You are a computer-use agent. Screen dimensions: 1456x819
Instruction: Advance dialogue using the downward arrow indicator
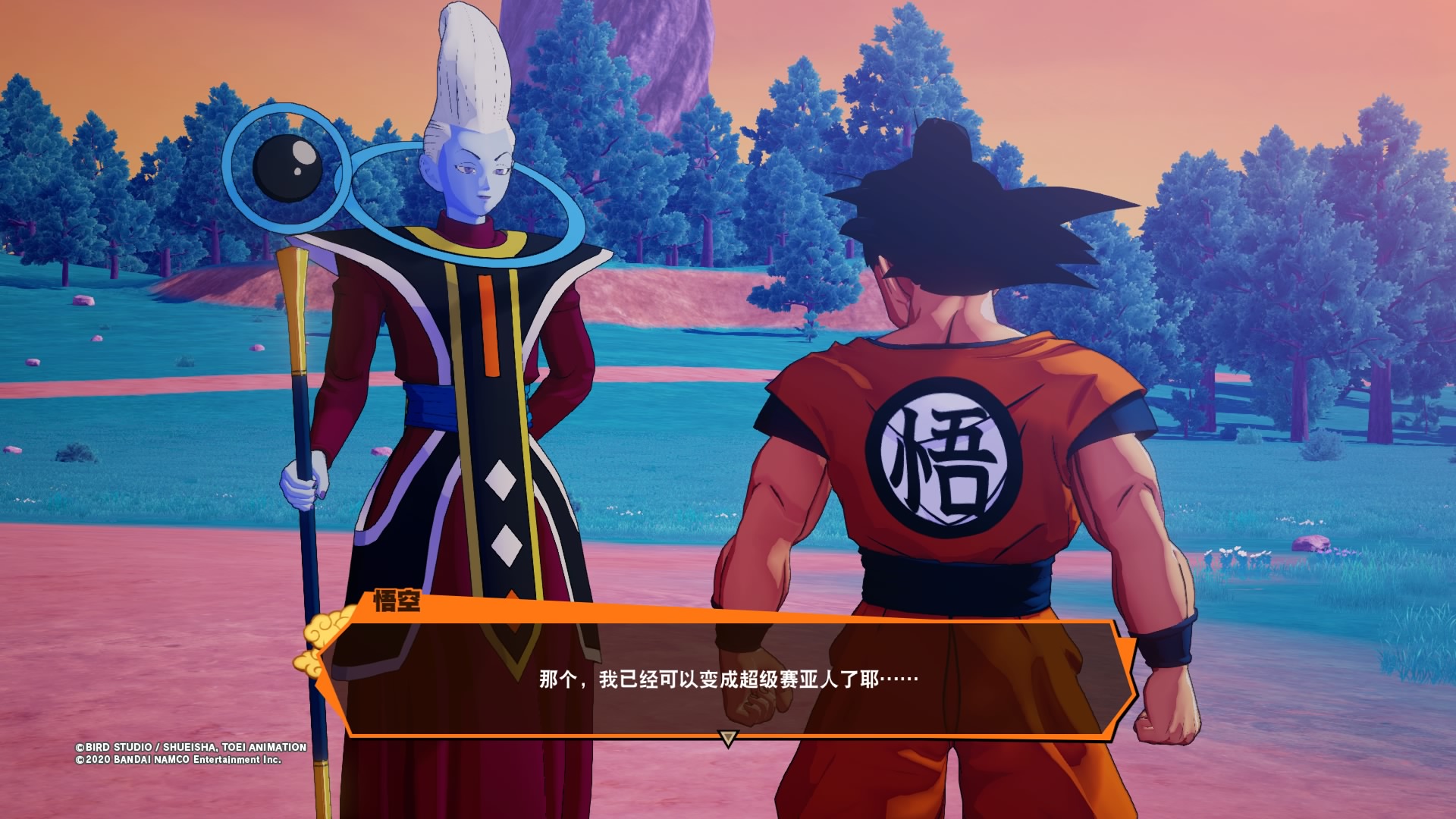(728, 738)
